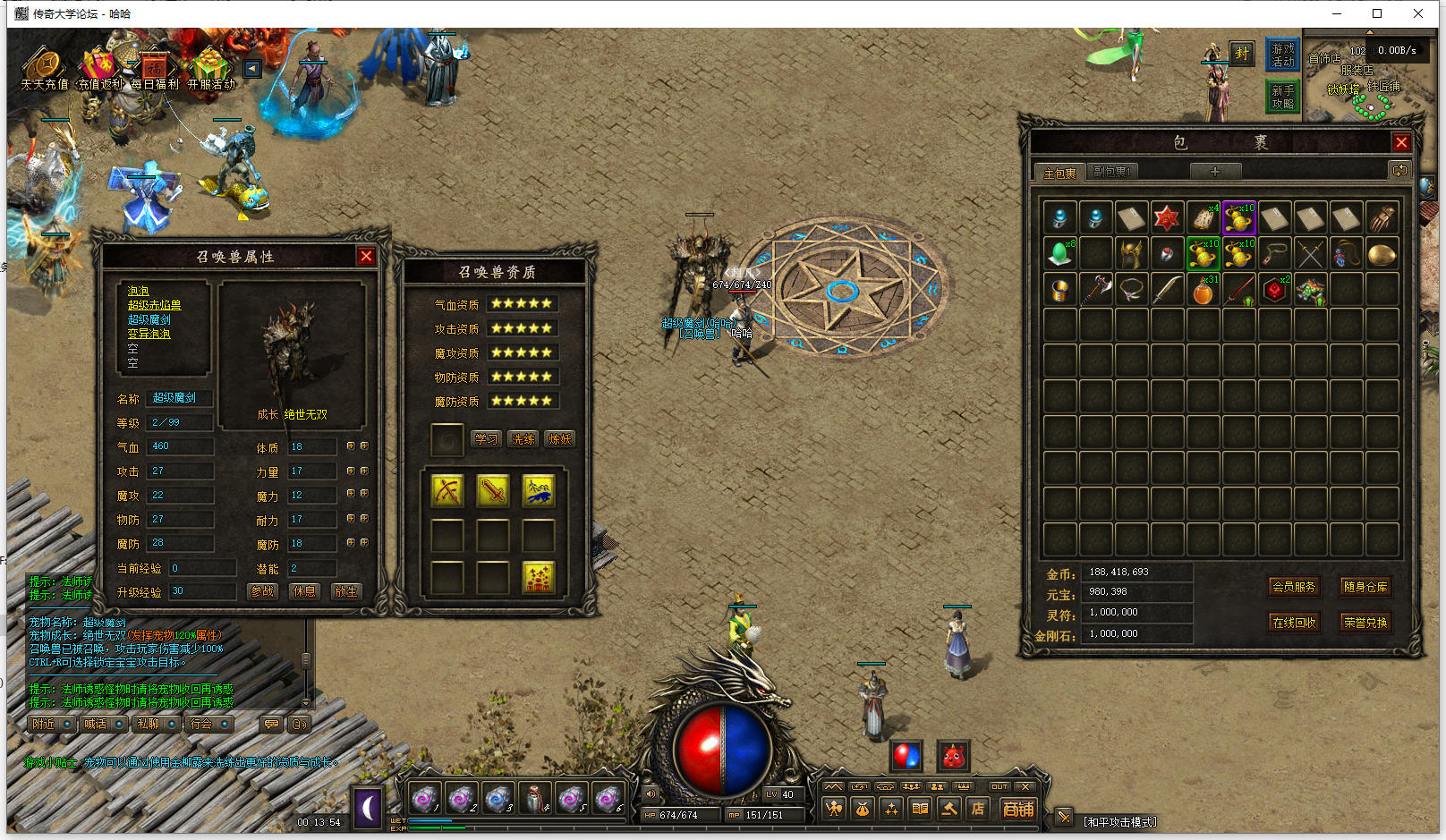Open the 天天充值 daily recharge icon
The height and width of the screenshot is (840, 1446).
pos(44,69)
